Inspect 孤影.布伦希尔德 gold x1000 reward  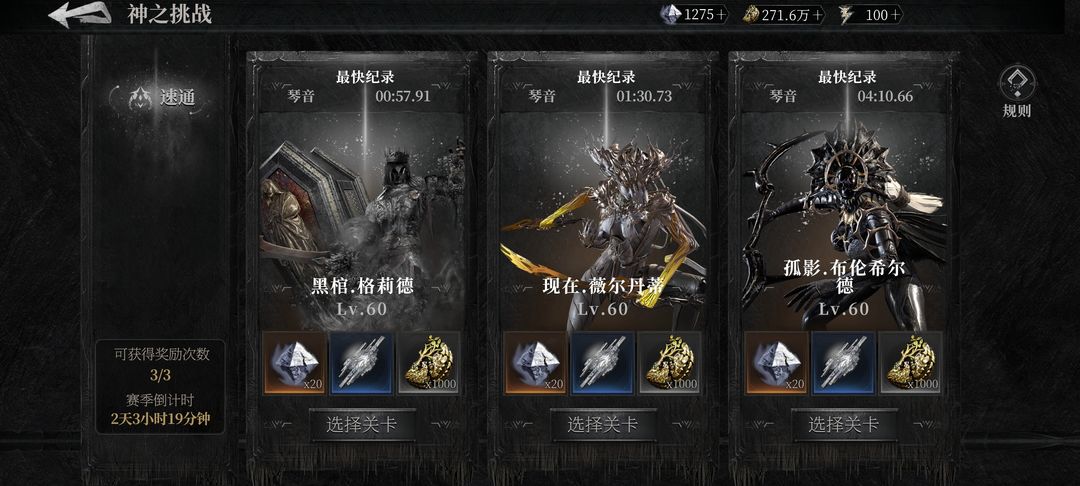pyautogui.click(x=911, y=362)
